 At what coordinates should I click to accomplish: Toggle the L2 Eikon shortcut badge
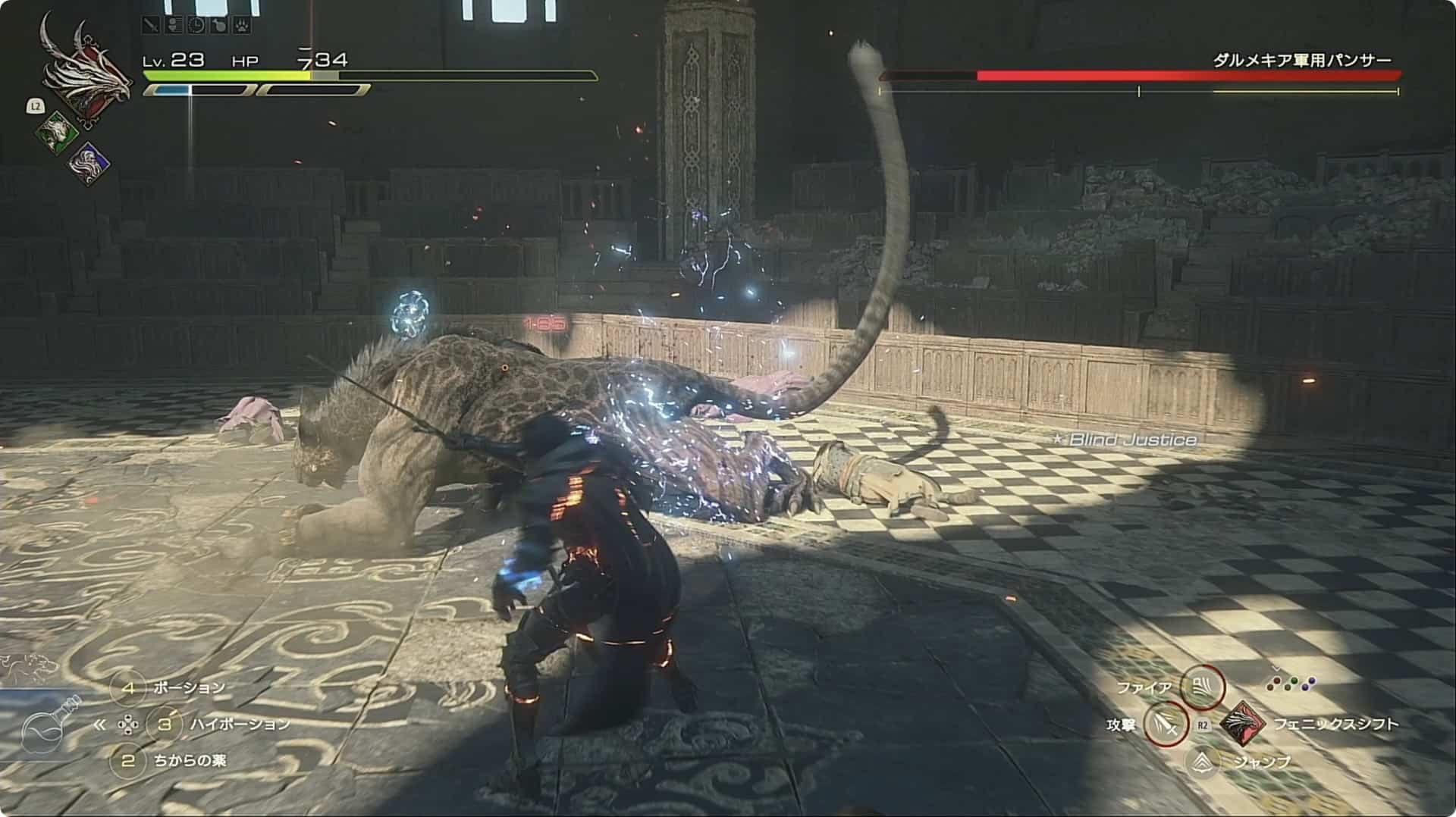click(x=36, y=108)
